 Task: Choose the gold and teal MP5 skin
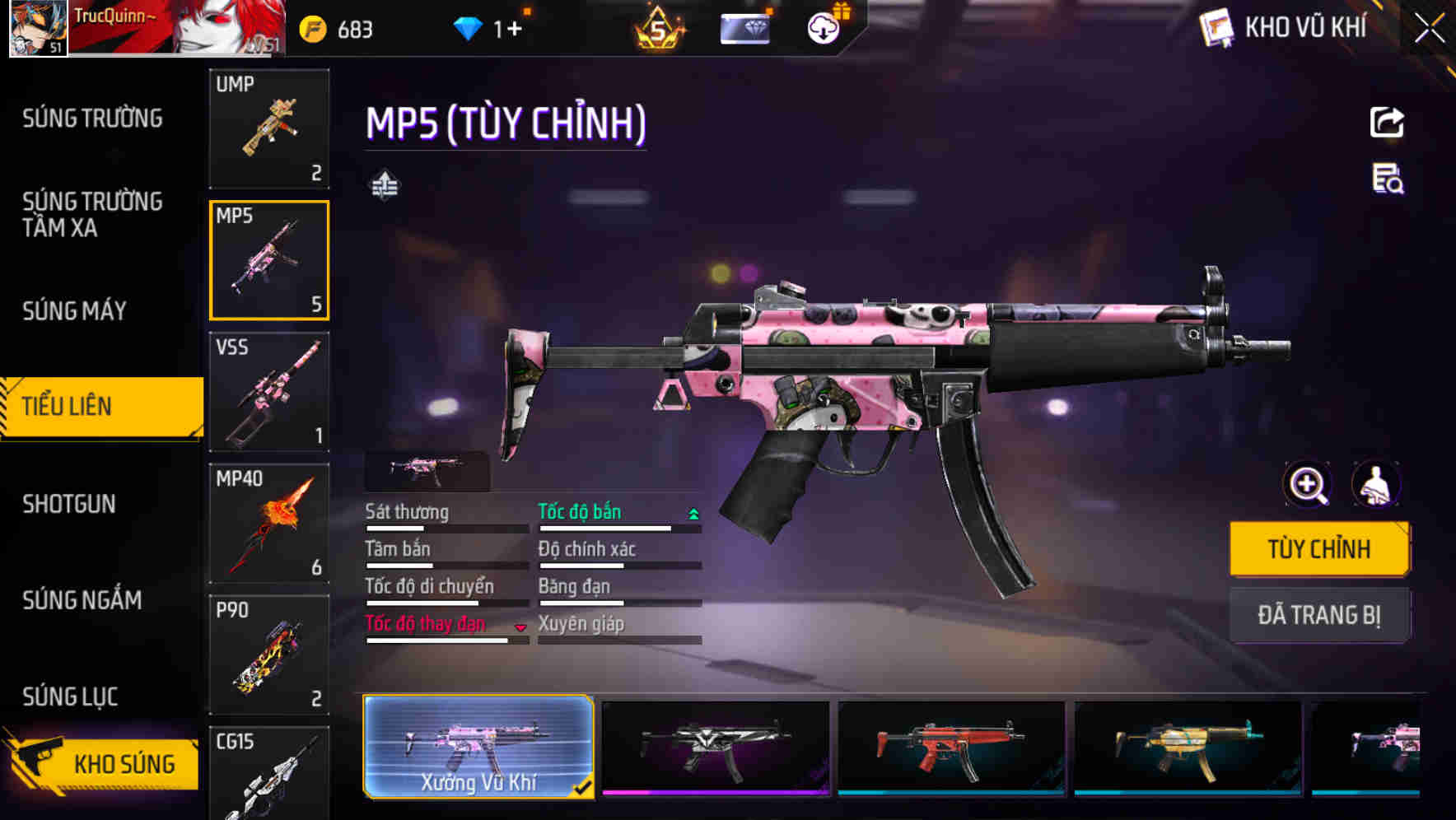1188,748
